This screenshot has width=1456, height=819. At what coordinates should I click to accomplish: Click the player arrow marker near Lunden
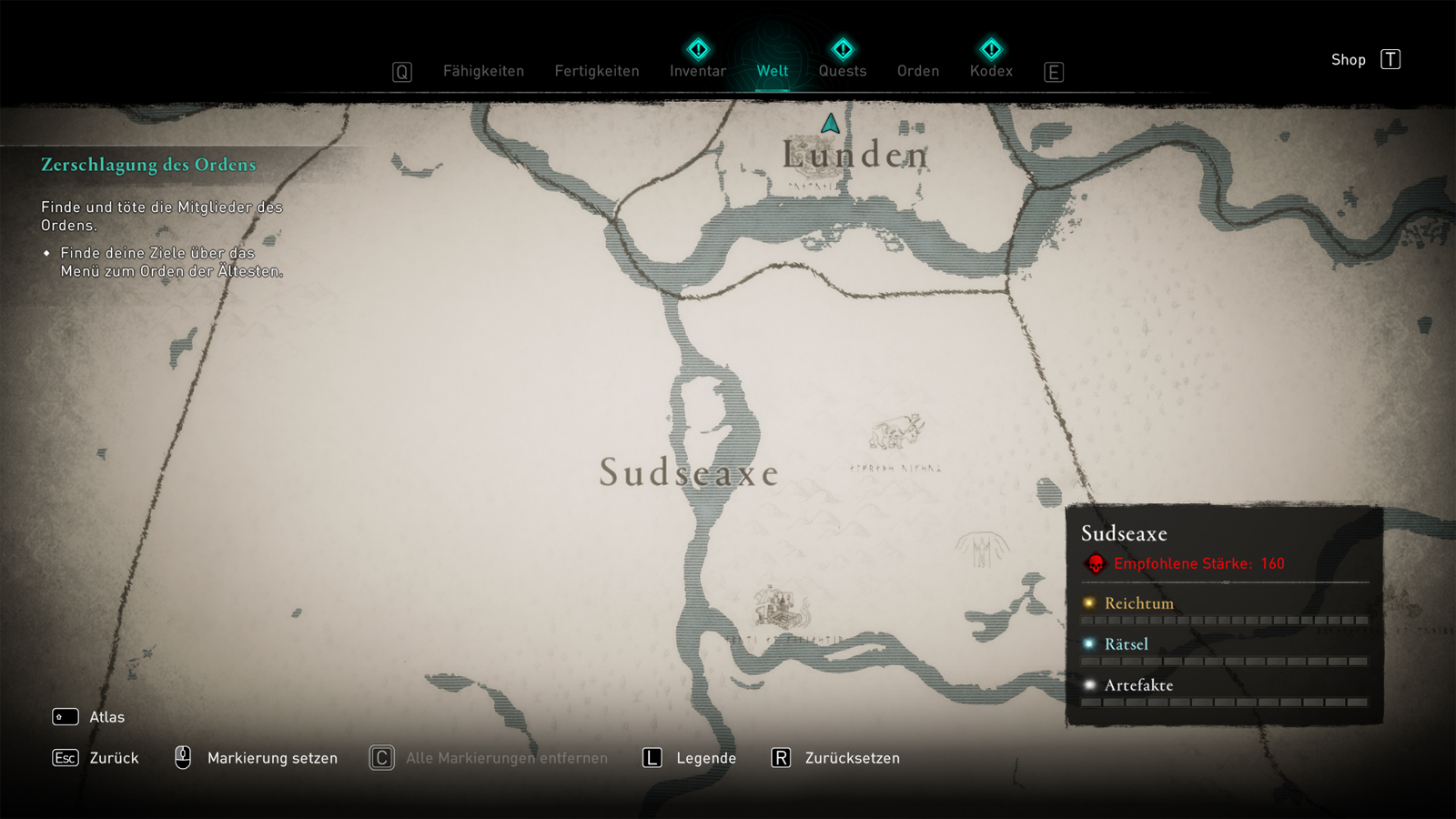(830, 124)
